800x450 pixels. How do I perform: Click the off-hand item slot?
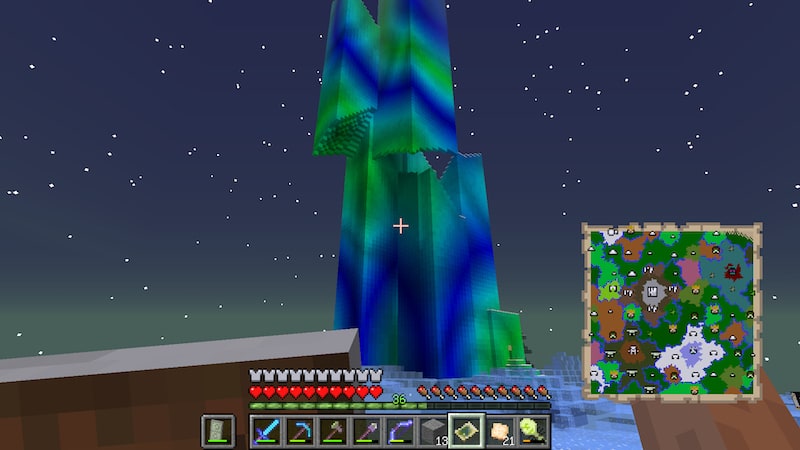click(218, 431)
